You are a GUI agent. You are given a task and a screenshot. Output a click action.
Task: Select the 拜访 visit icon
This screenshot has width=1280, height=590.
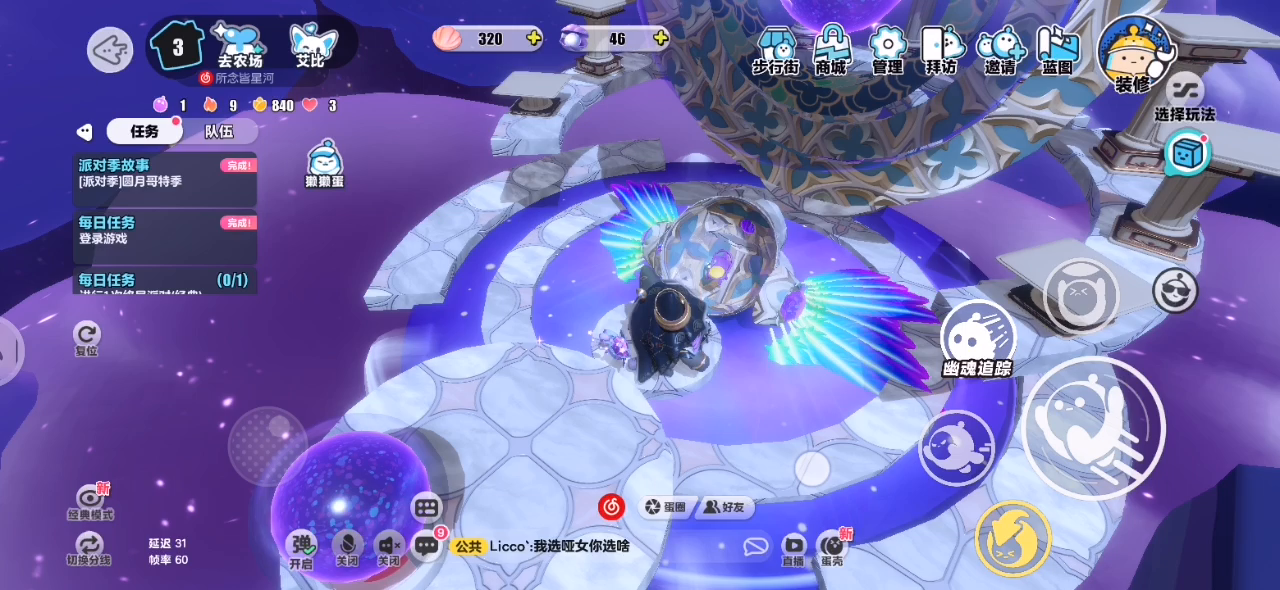[x=941, y=48]
